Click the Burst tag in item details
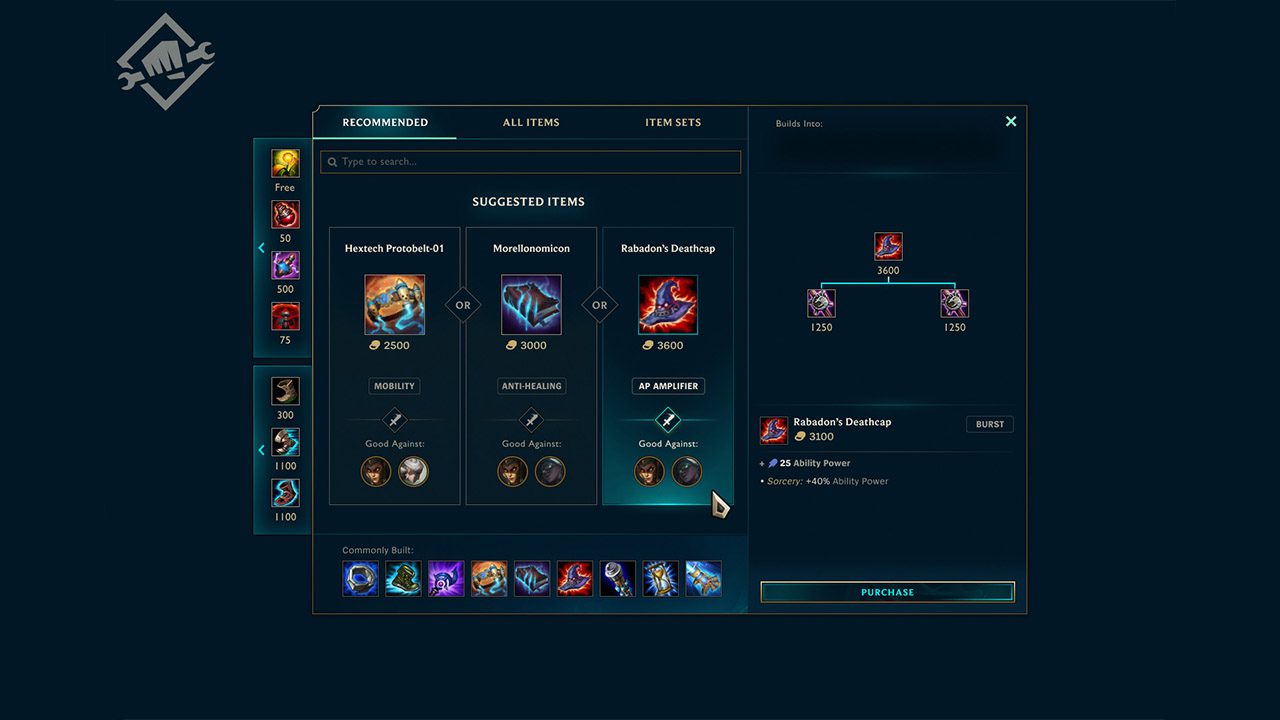 tap(989, 424)
